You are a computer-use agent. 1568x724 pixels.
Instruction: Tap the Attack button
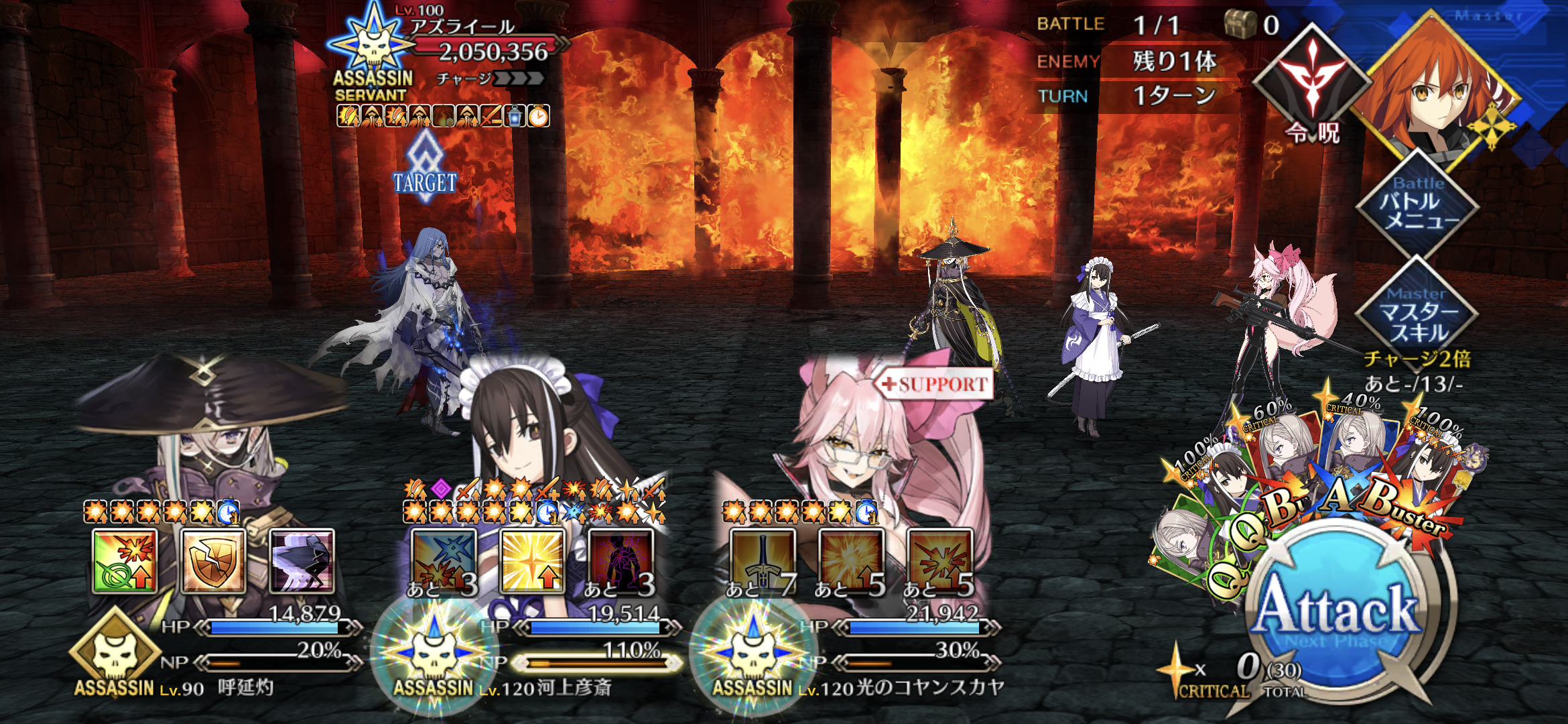[1337, 611]
